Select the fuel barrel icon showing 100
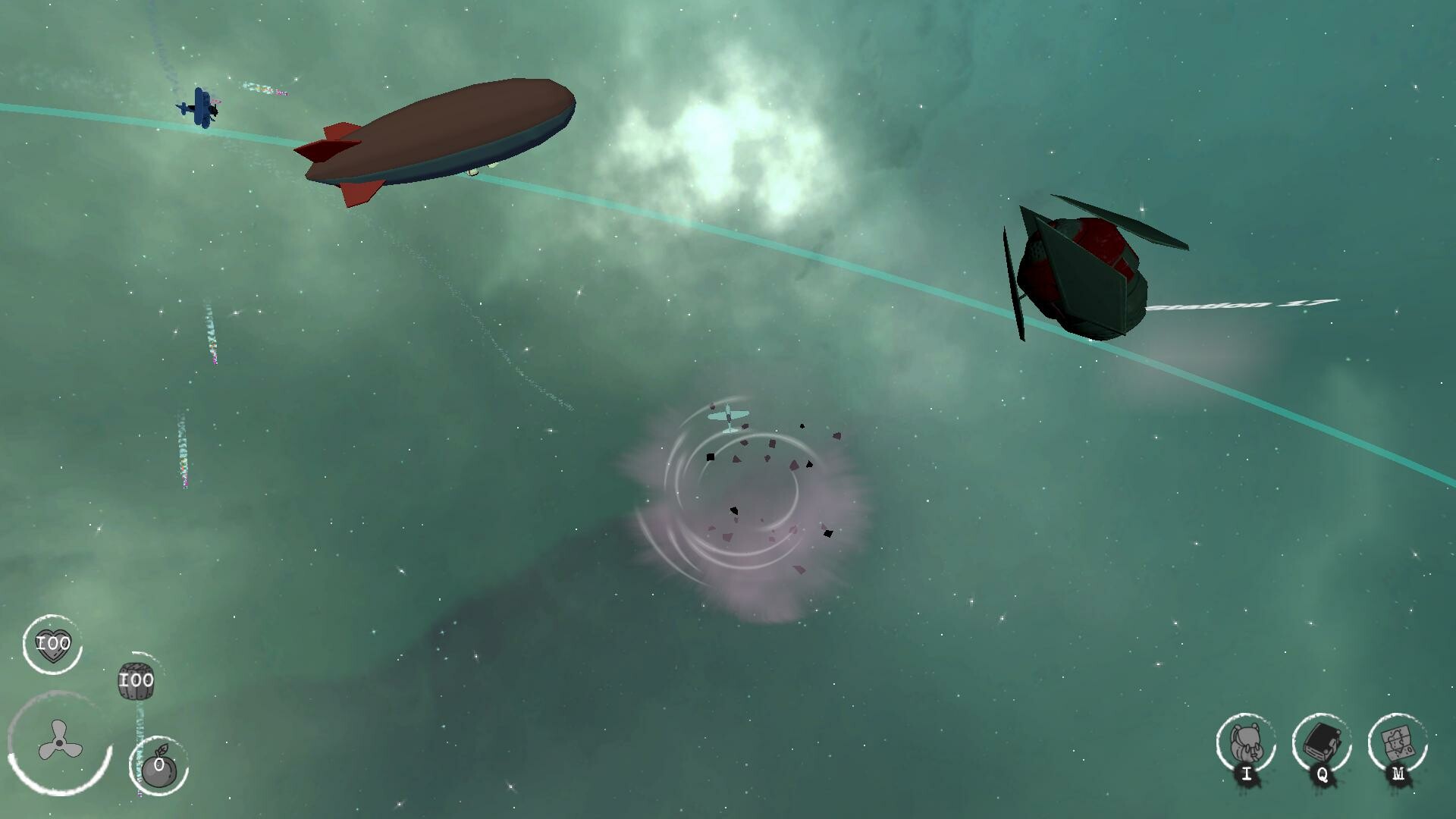The image size is (1456, 819). (135, 681)
